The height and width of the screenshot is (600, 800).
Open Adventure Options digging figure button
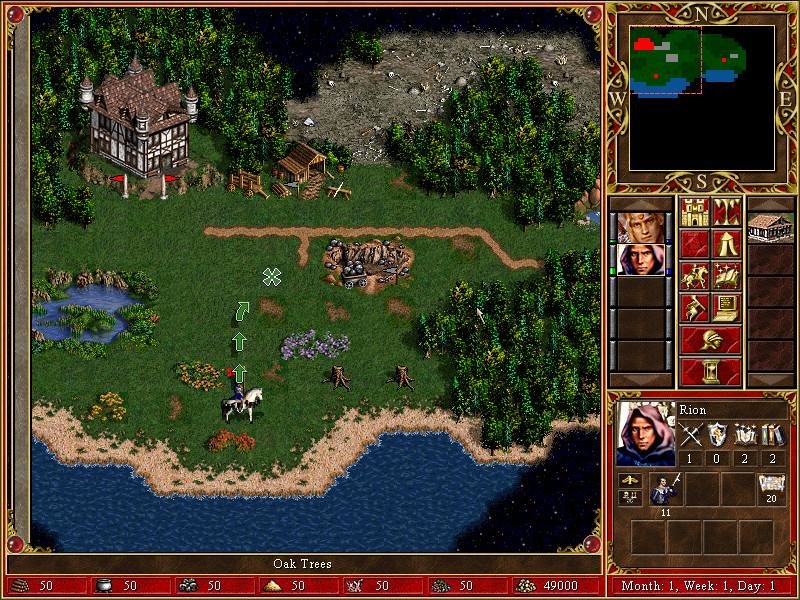(694, 308)
